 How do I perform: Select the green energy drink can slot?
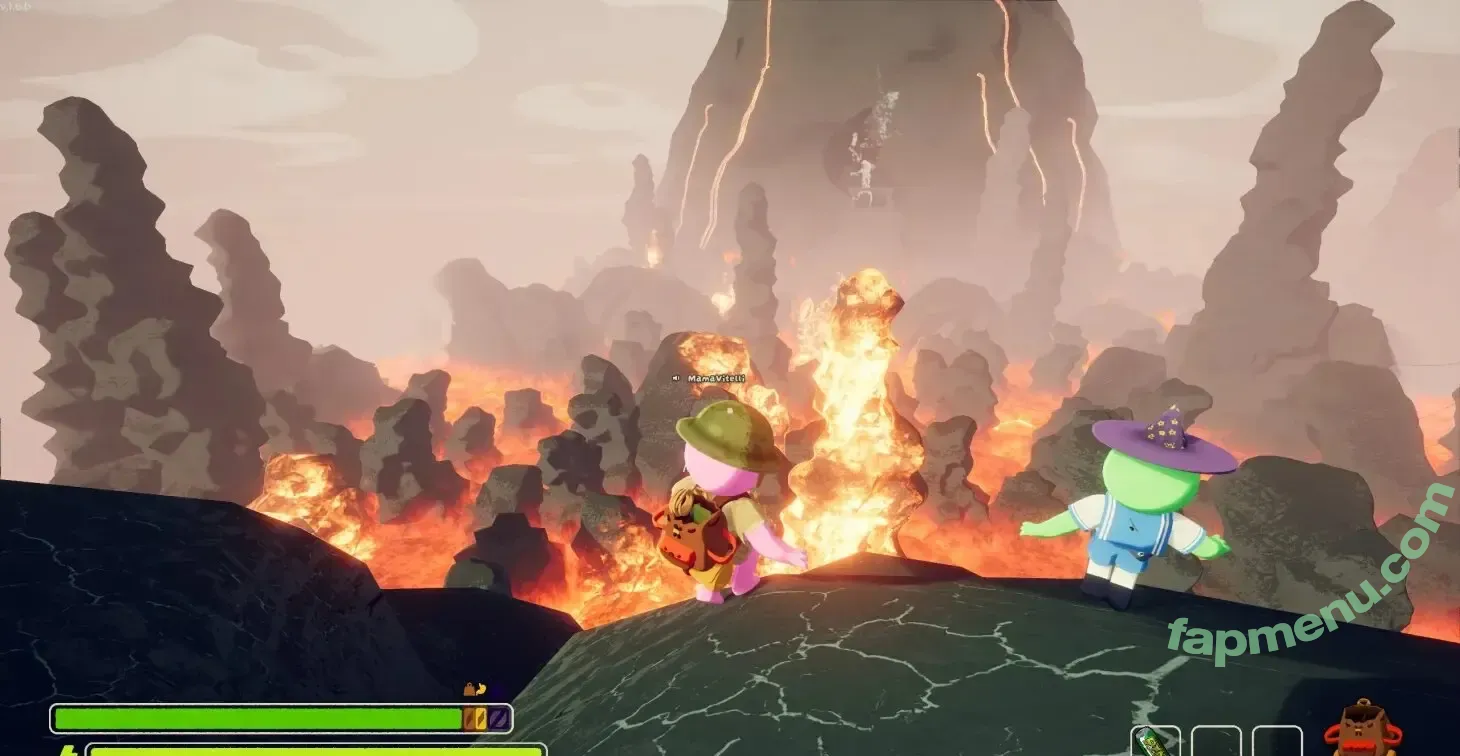(1155, 742)
